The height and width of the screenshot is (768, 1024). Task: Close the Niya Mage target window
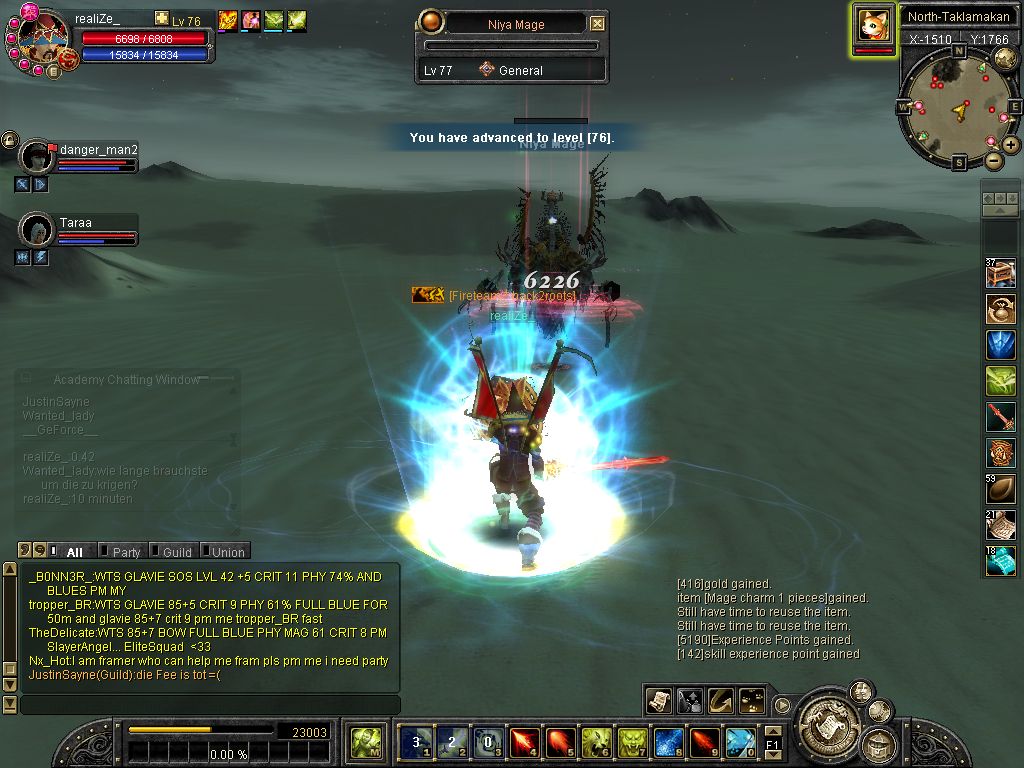coord(597,24)
